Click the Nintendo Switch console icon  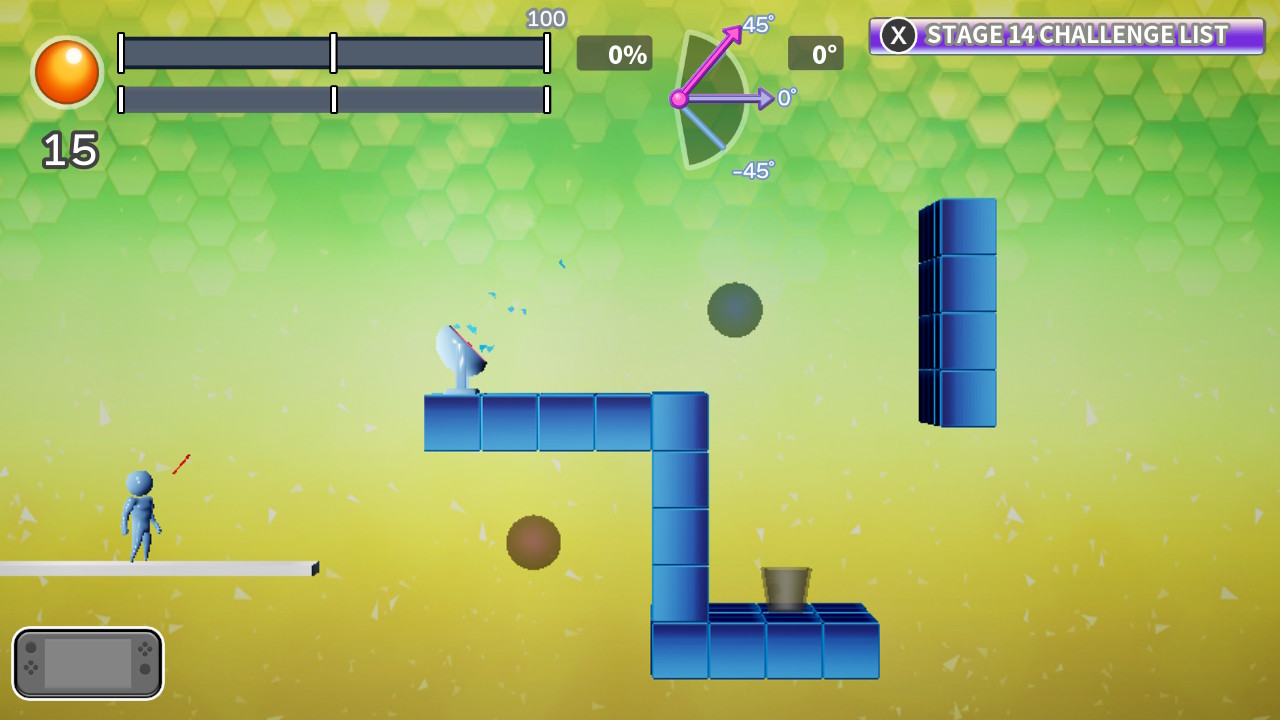88,663
